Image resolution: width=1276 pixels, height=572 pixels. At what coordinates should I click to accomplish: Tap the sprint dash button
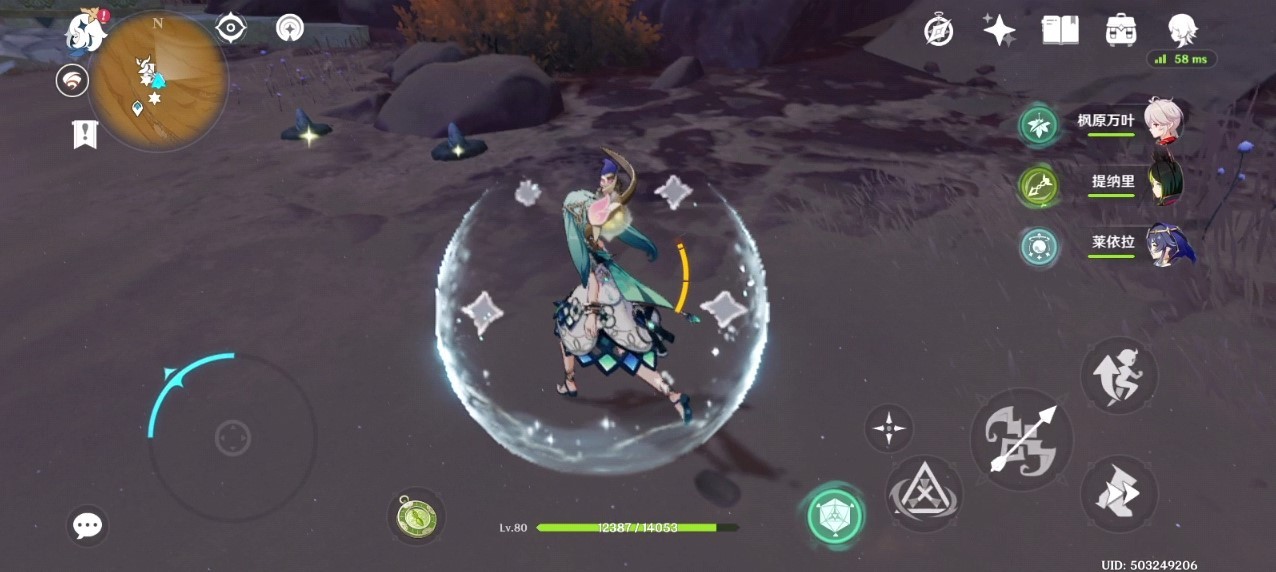[1119, 494]
